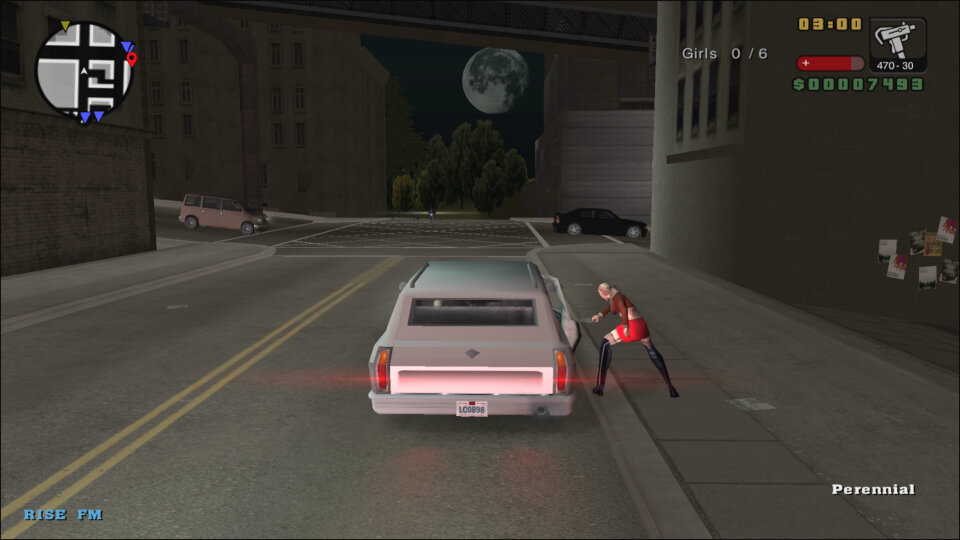Click the red marker on the minimap
The height and width of the screenshot is (540, 960).
(132, 60)
